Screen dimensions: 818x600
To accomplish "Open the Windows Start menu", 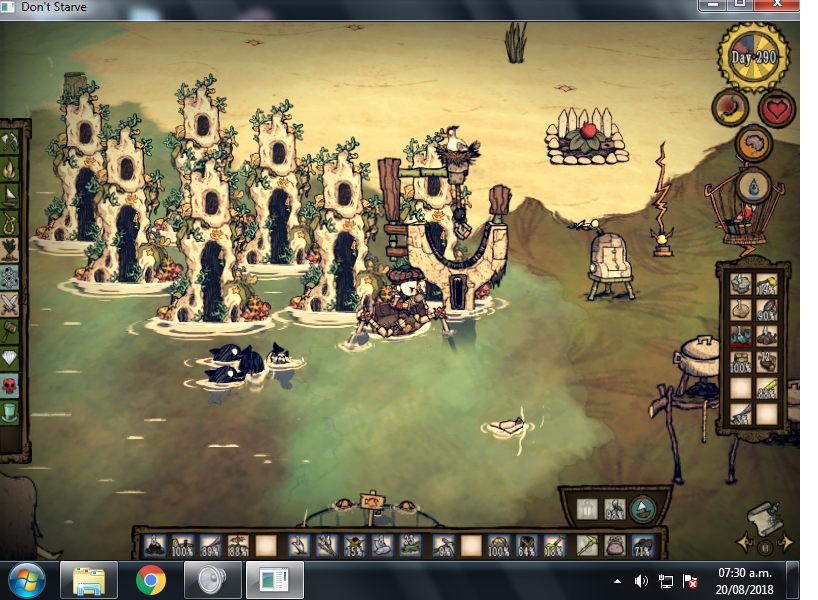I will click(x=25, y=580).
